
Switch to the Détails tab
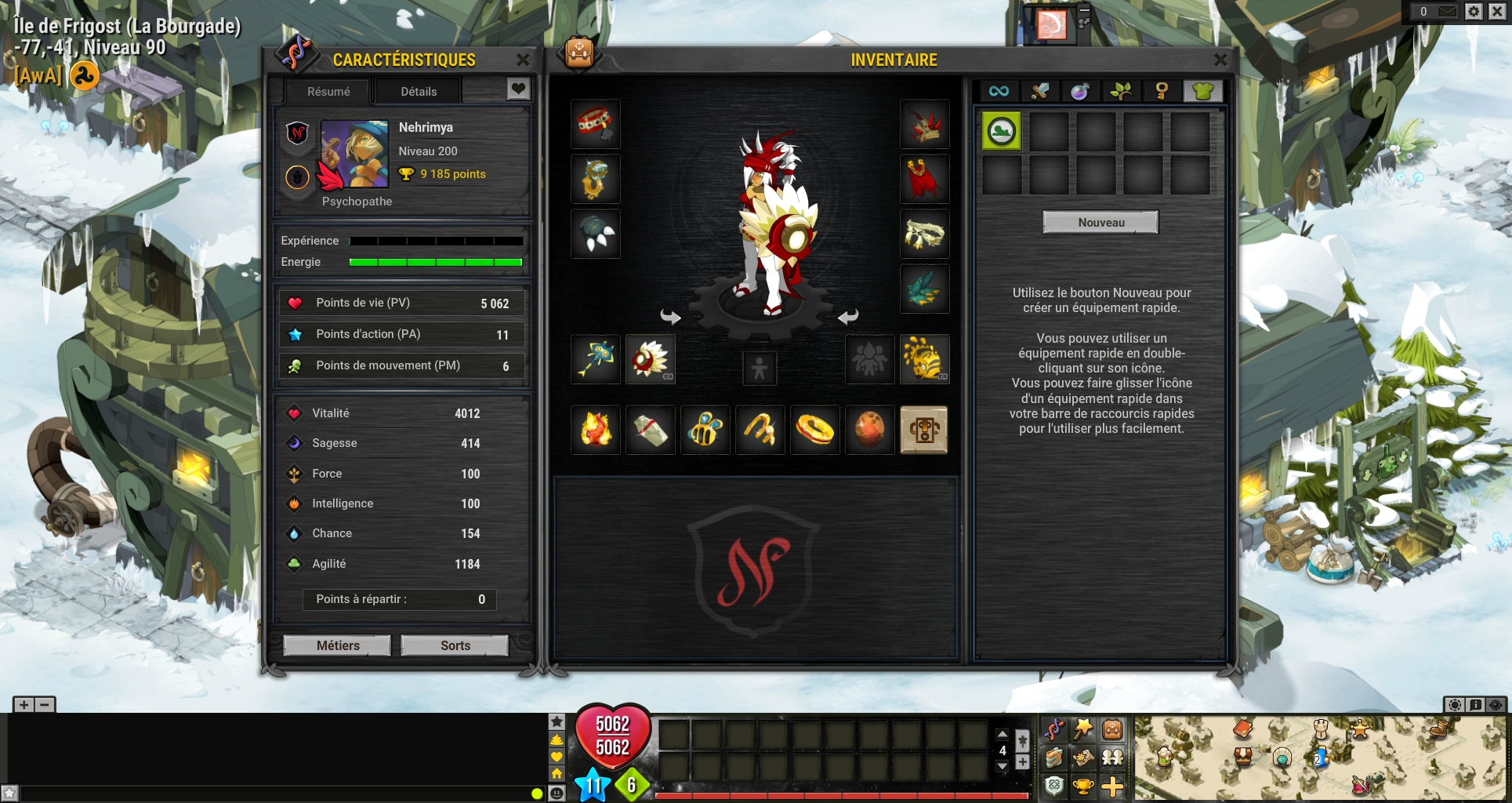(x=419, y=92)
